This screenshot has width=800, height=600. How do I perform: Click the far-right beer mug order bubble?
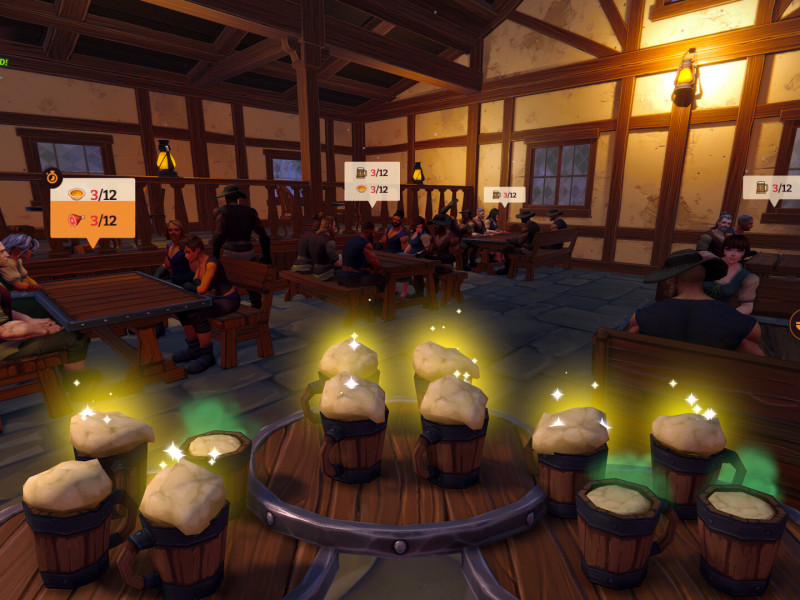click(x=771, y=187)
